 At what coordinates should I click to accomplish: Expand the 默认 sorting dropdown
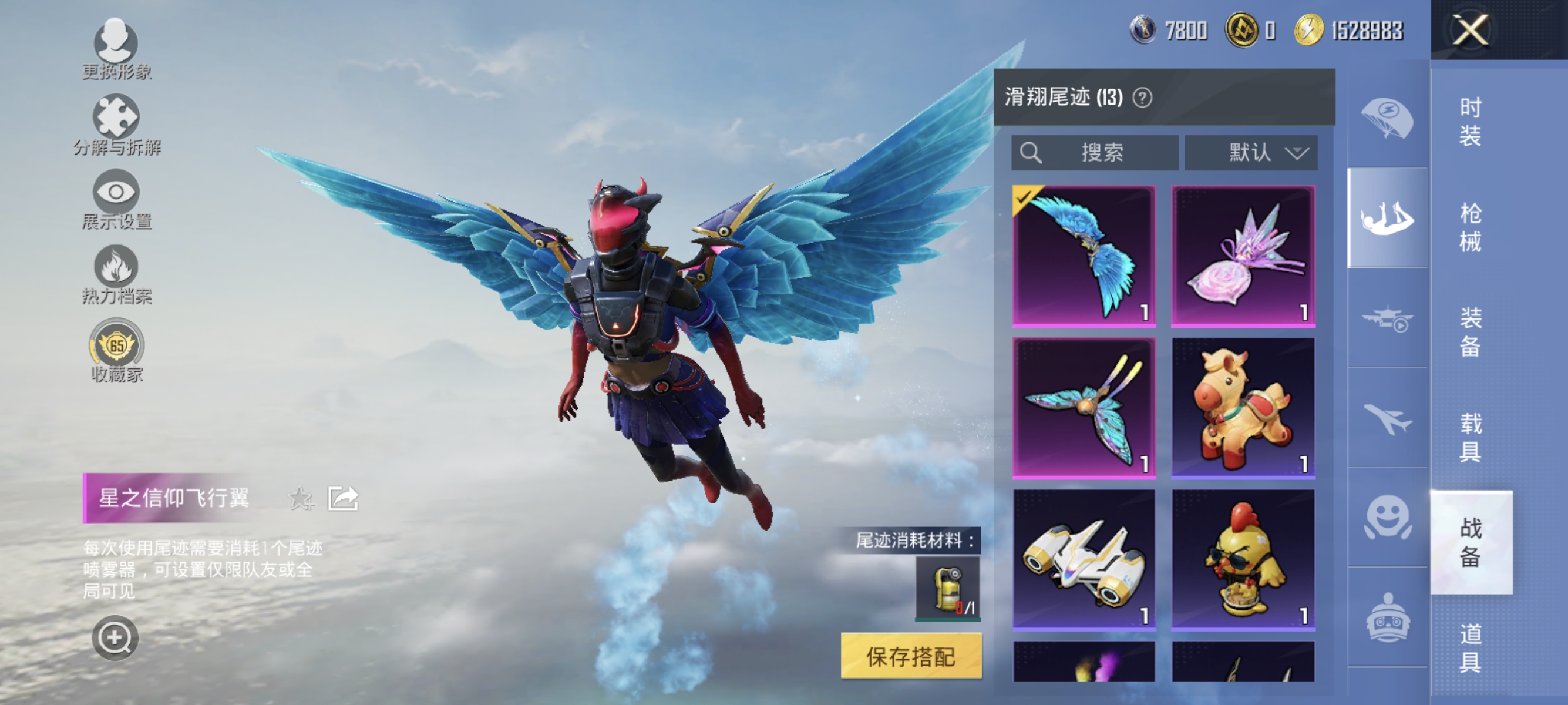pyautogui.click(x=1251, y=153)
